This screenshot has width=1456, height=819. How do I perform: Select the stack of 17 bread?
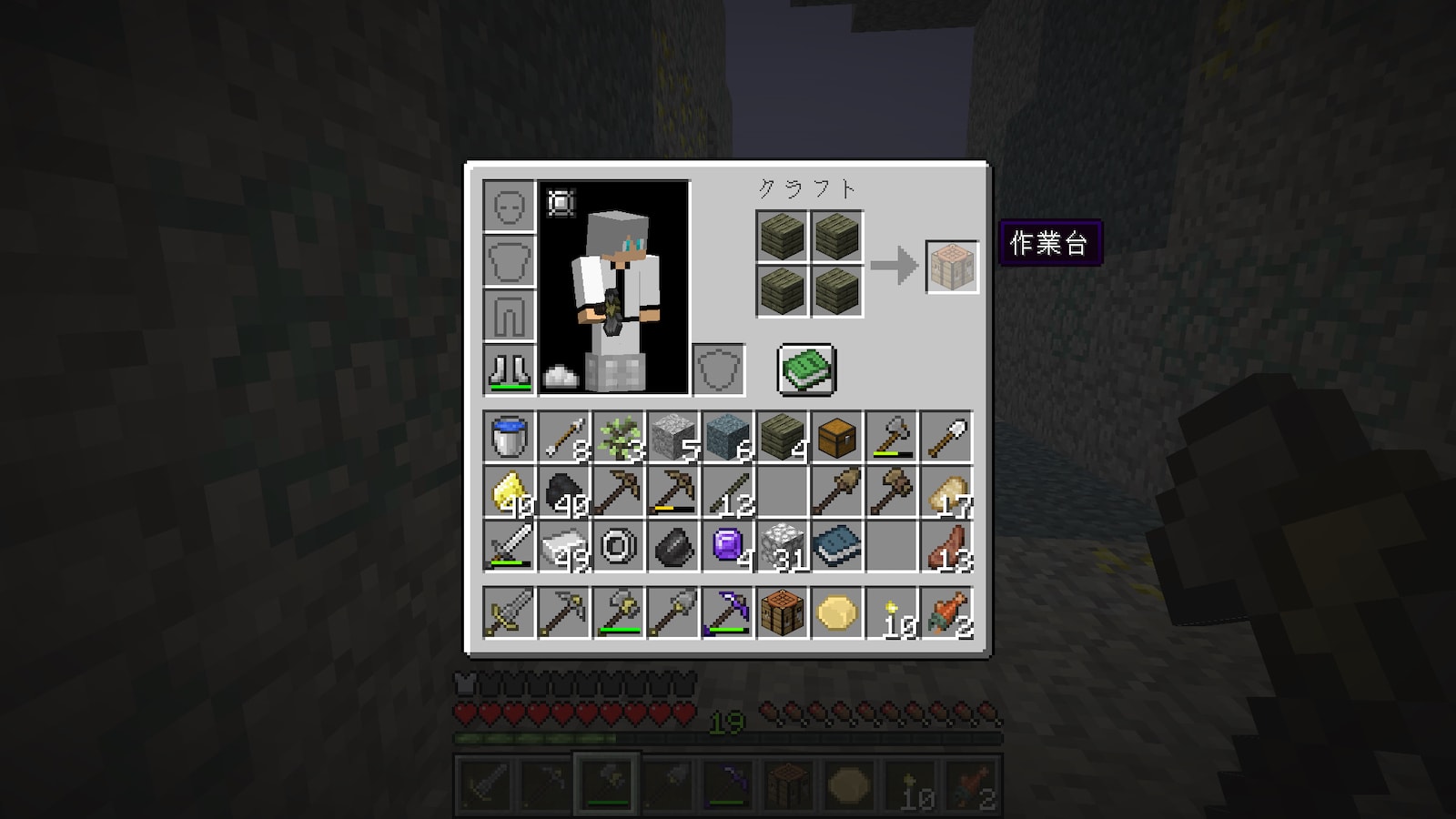point(946,492)
